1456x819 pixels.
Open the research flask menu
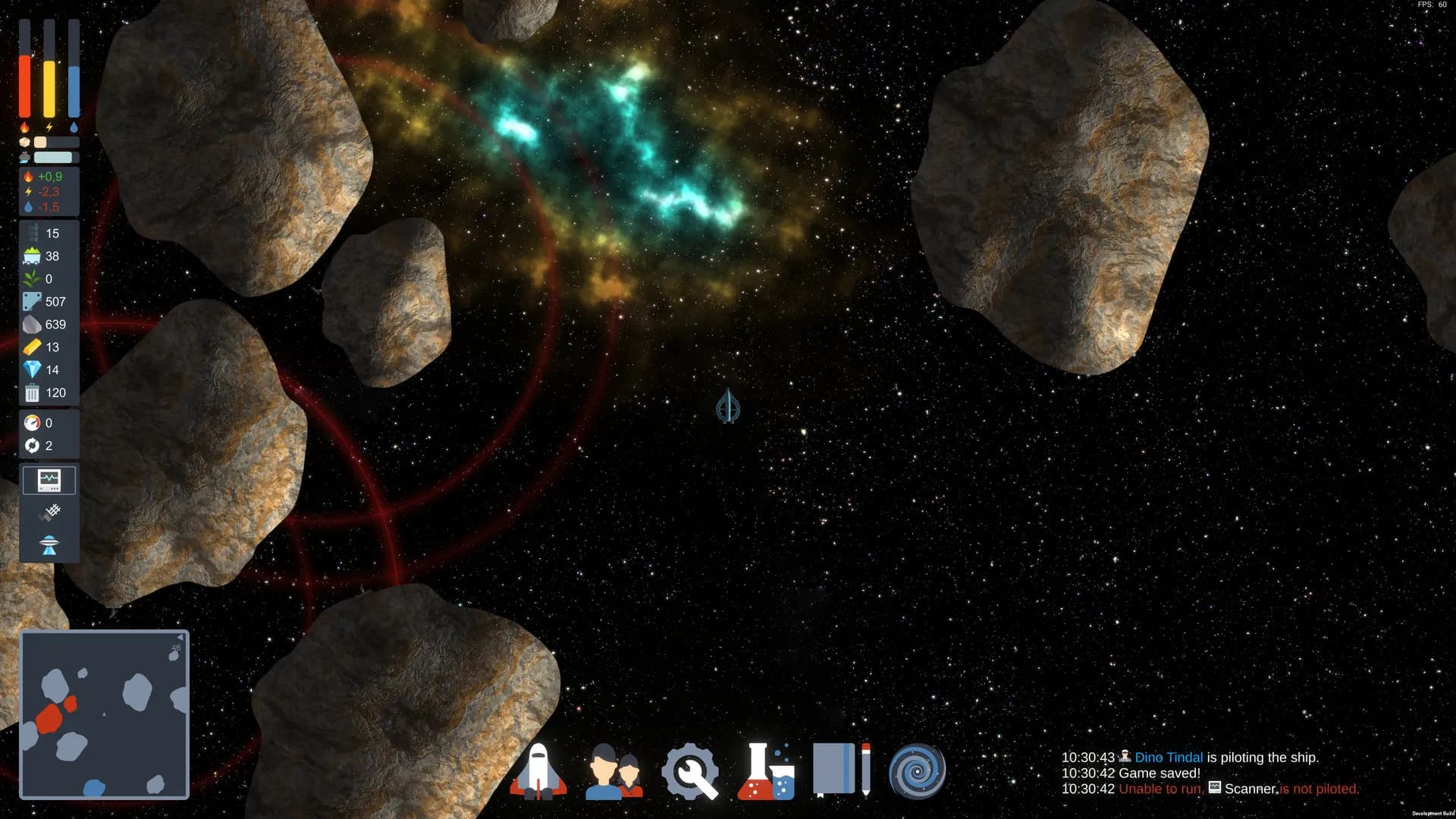pos(765,771)
